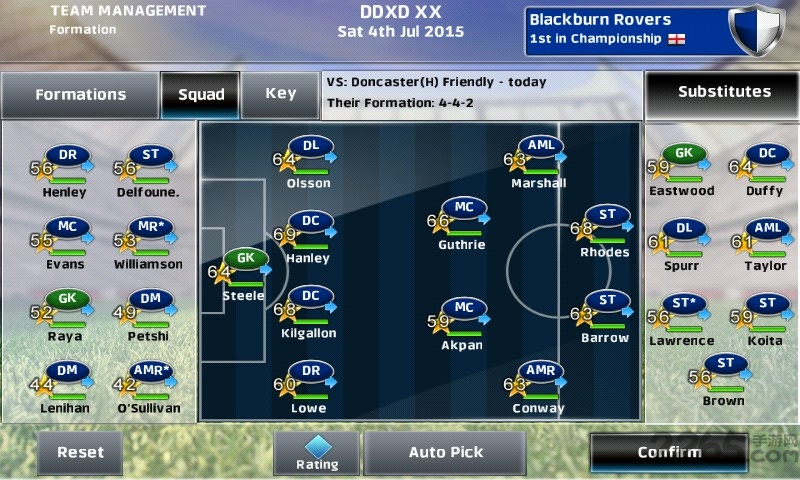Reset the team formation
The width and height of the screenshot is (800, 480).
(x=80, y=452)
